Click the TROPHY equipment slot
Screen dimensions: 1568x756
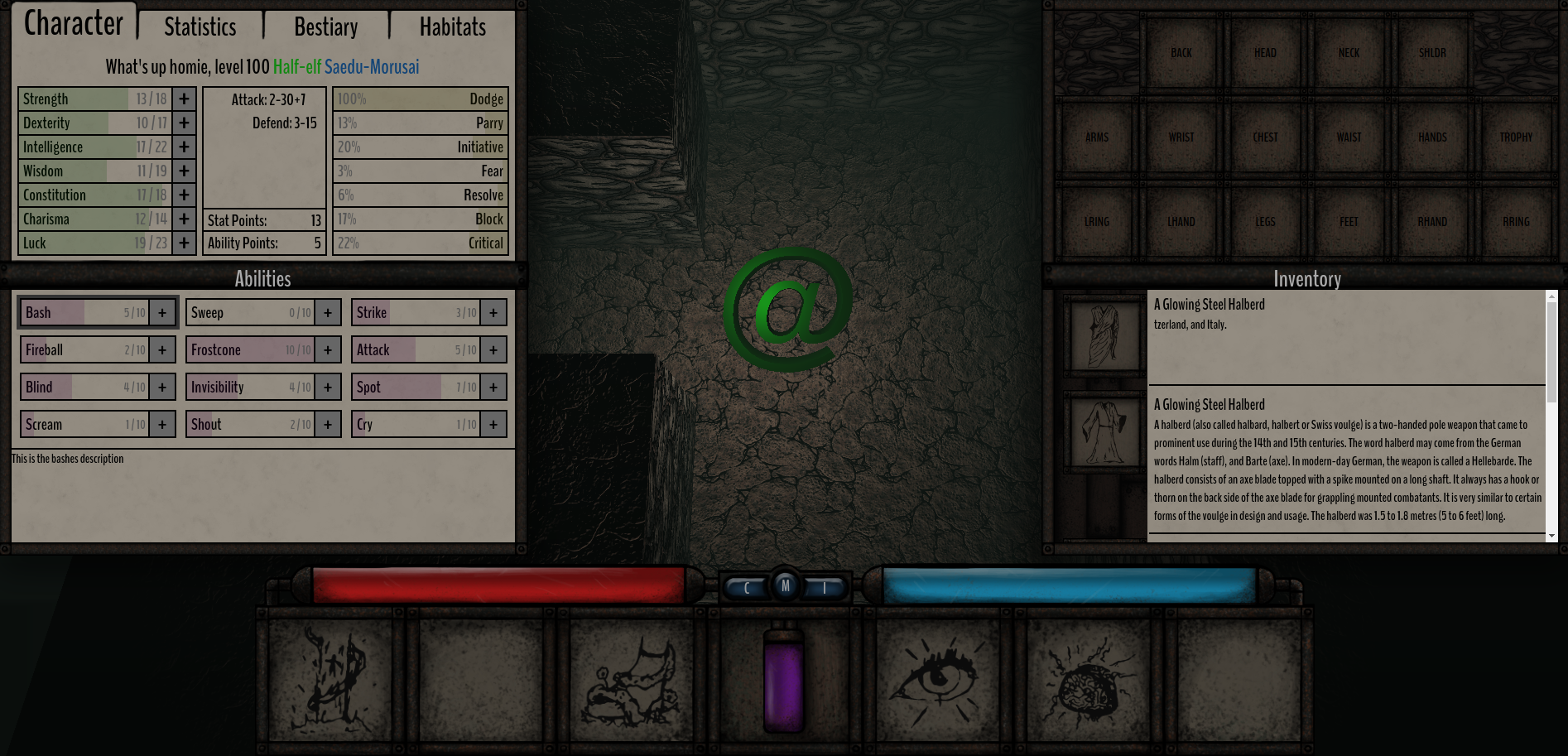tap(1515, 137)
